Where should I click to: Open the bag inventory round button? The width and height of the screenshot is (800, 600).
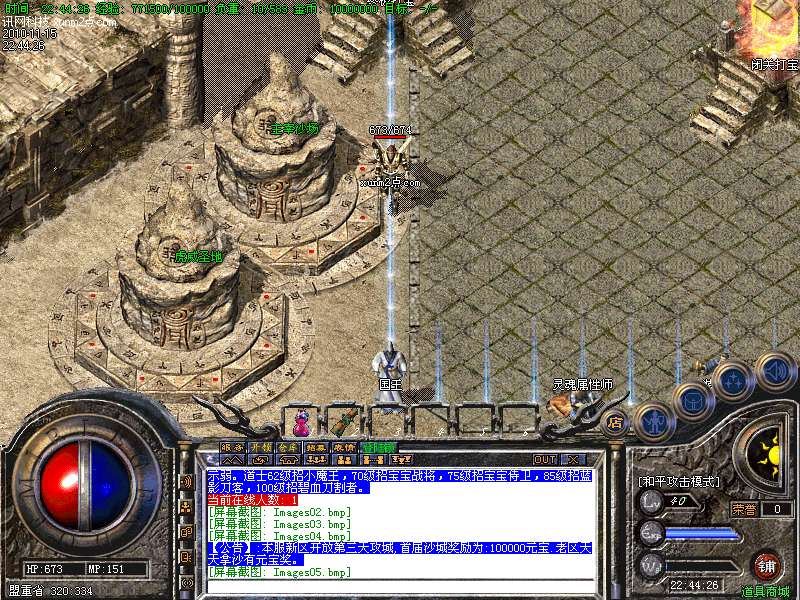(692, 402)
